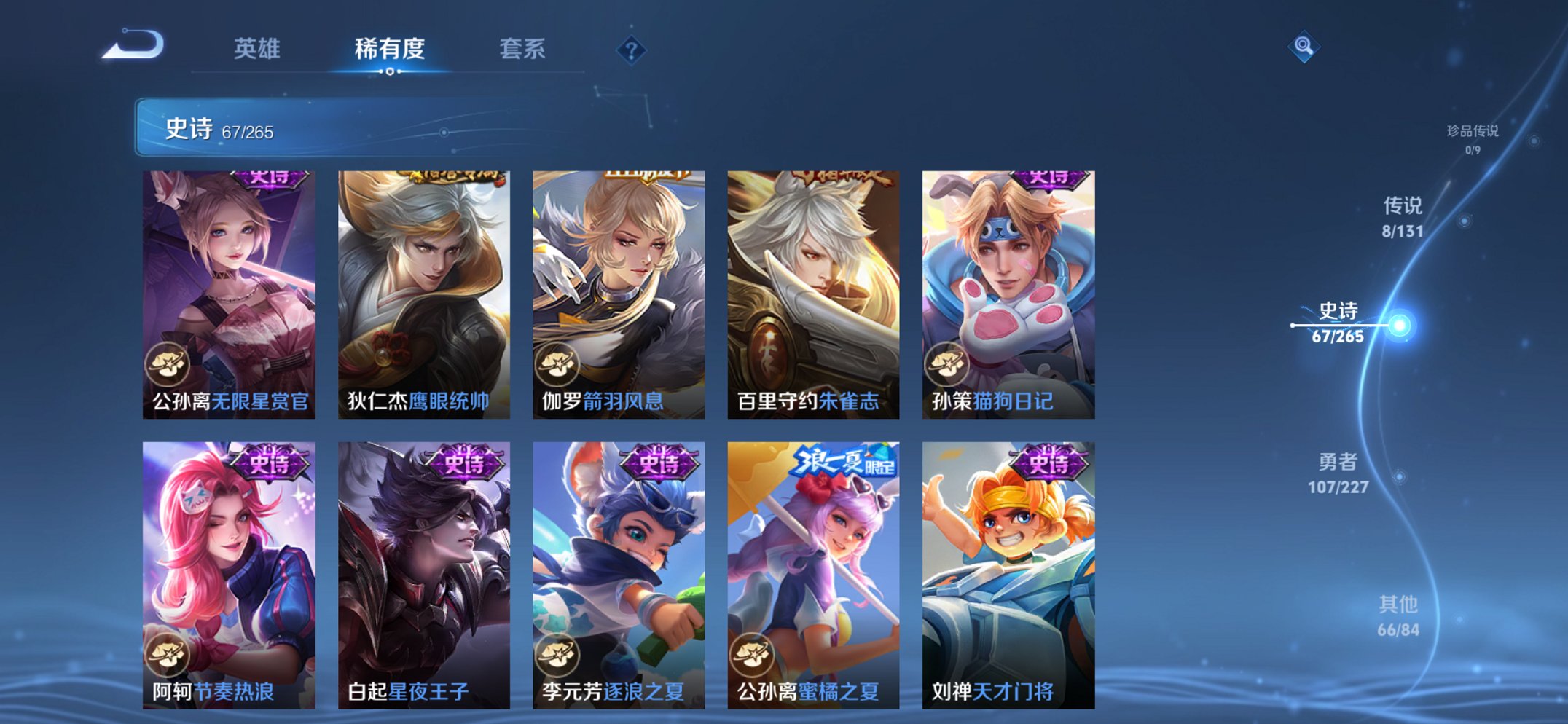Switch to the 英雄 tab

click(259, 49)
